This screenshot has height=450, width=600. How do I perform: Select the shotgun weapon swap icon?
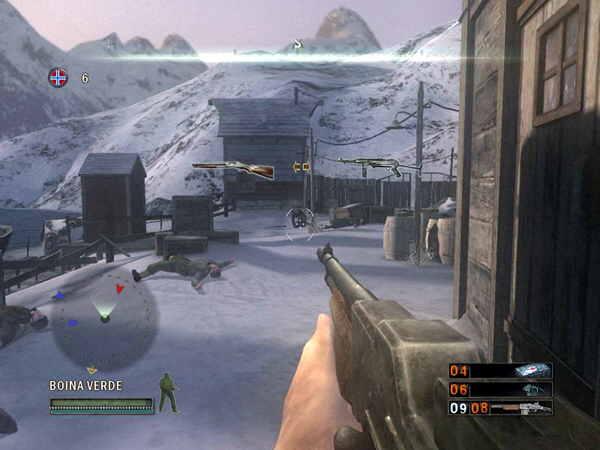pos(233,168)
